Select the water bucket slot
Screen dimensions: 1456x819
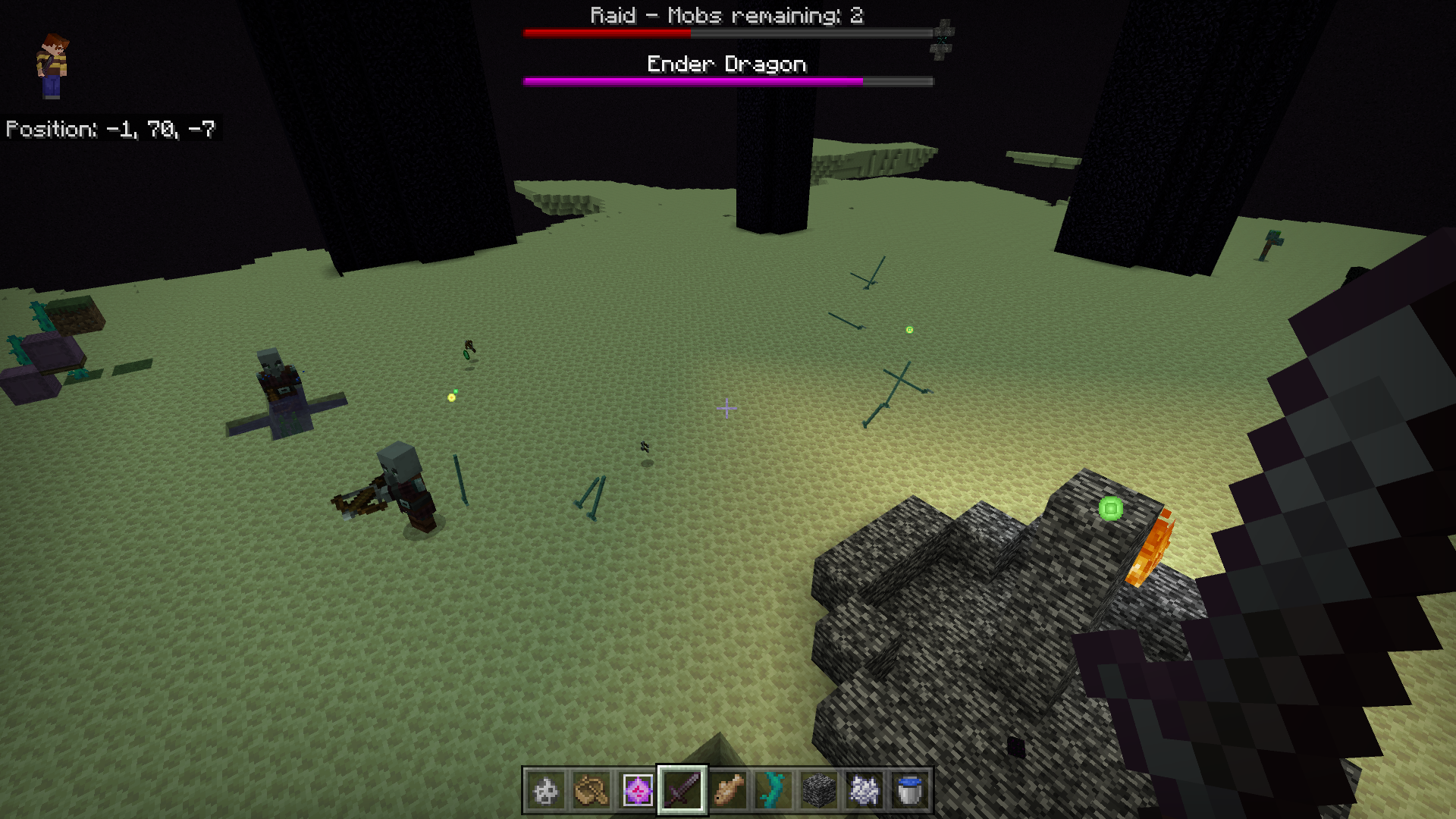[909, 791]
